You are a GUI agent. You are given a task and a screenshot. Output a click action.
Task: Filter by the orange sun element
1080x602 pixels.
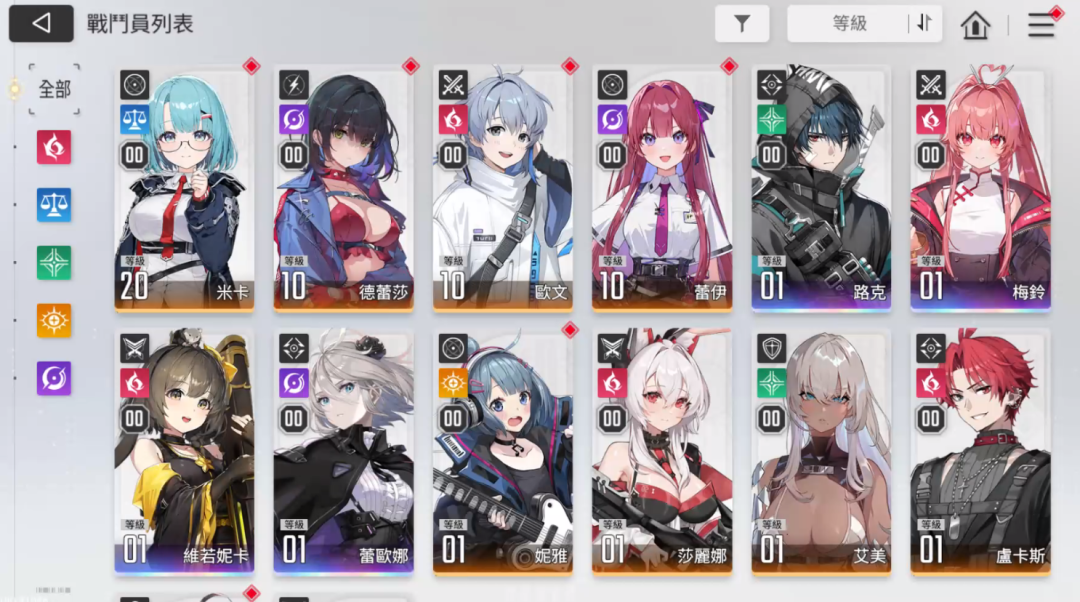click(54, 320)
